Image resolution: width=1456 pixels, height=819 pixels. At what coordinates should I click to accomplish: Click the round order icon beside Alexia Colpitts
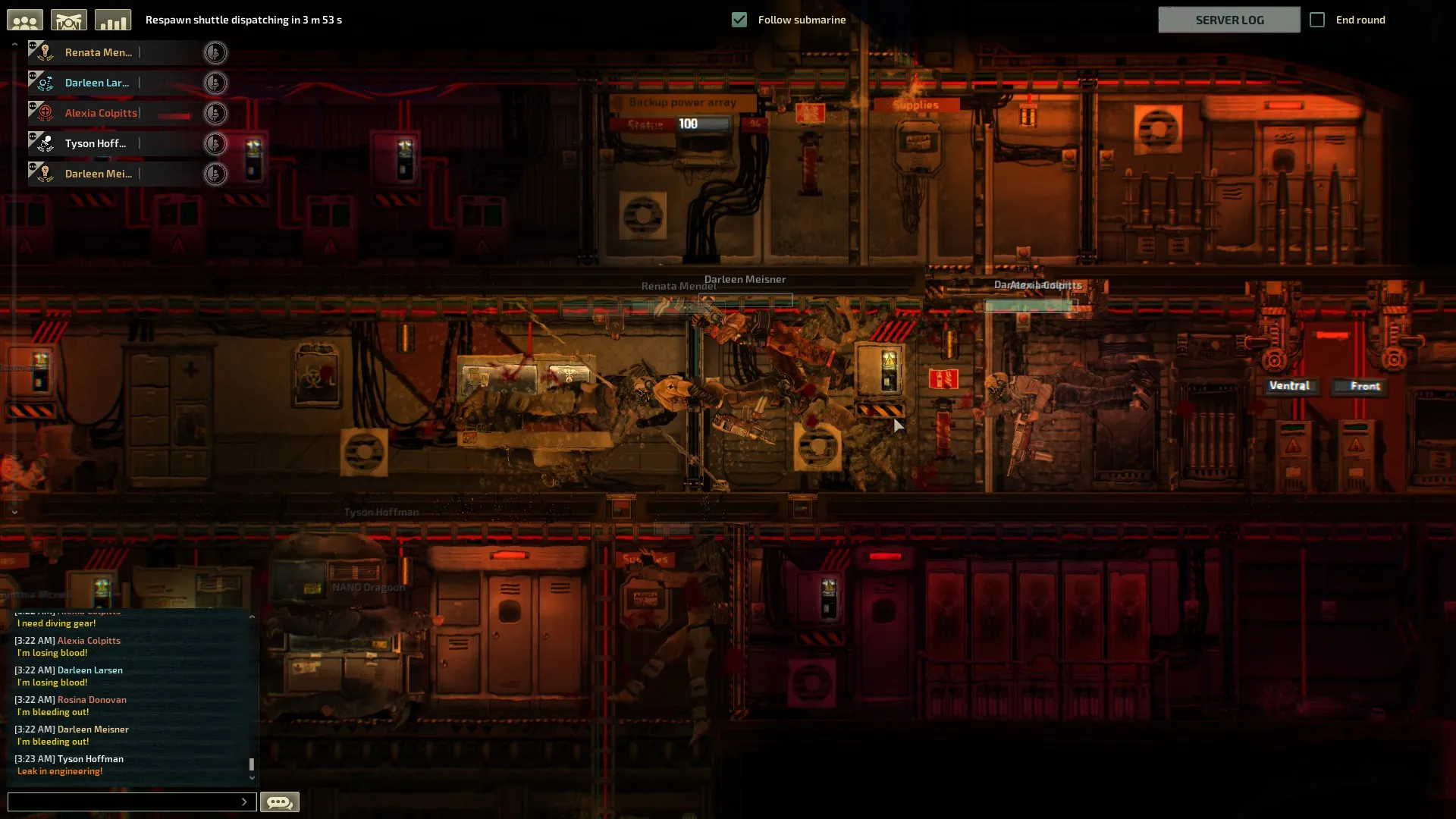(x=215, y=113)
